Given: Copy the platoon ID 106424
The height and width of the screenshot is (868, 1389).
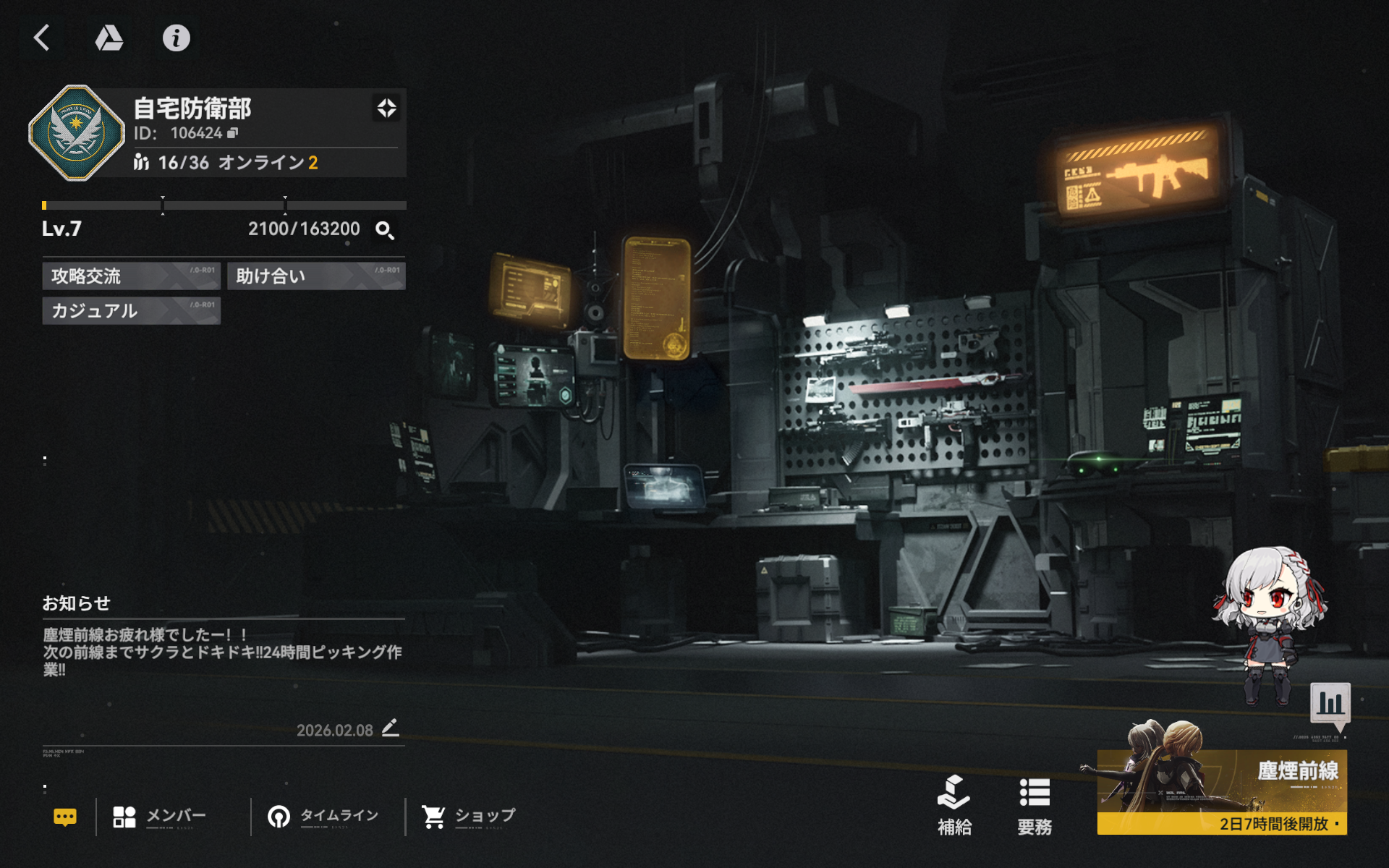Looking at the screenshot, I should pos(233,133).
